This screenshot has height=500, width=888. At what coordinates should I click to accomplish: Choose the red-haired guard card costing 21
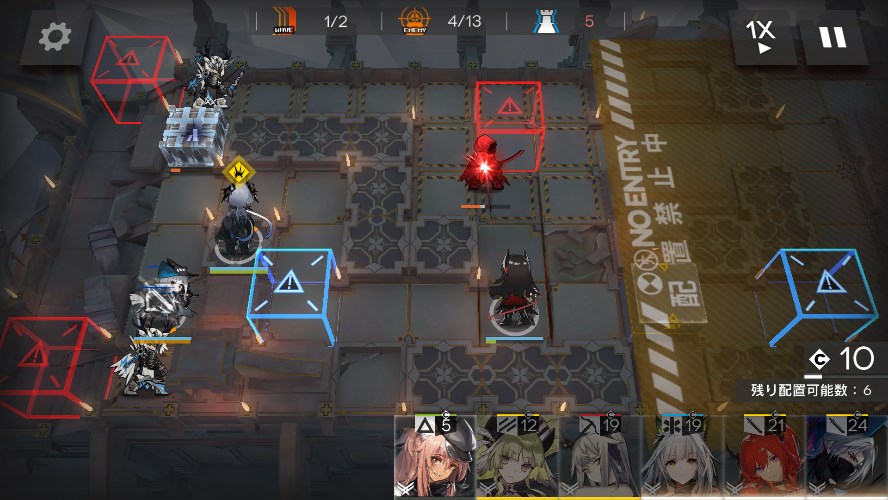point(763,458)
